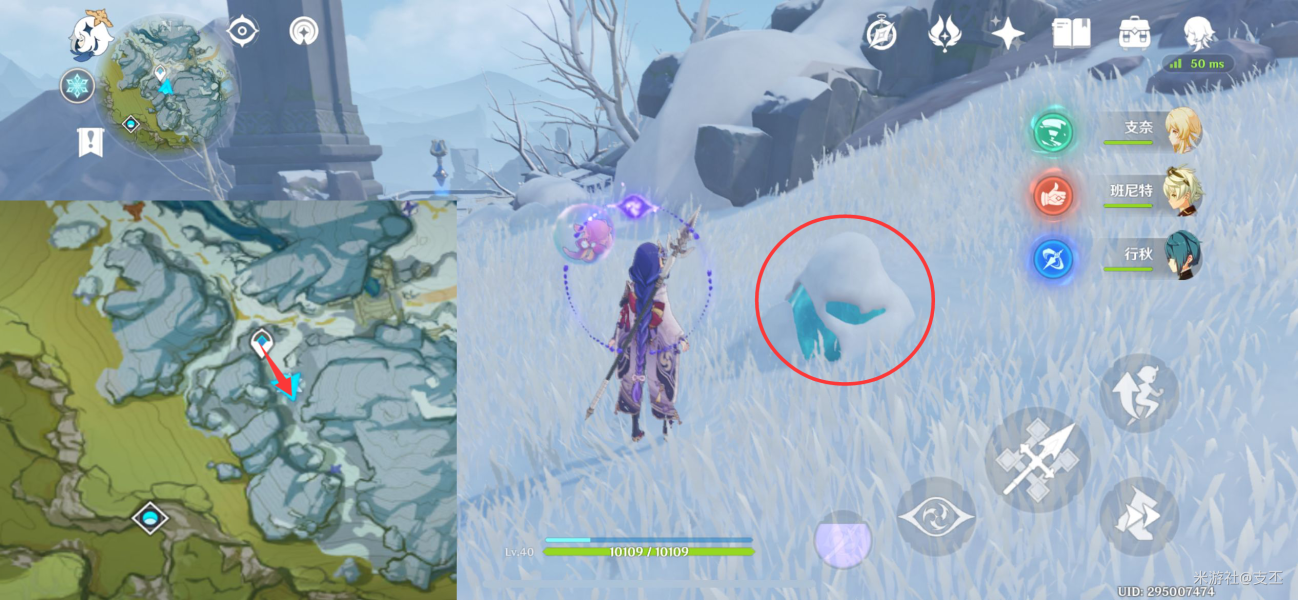
Task: Tap the eye-shaped icon beside the minimap
Action: click(241, 31)
